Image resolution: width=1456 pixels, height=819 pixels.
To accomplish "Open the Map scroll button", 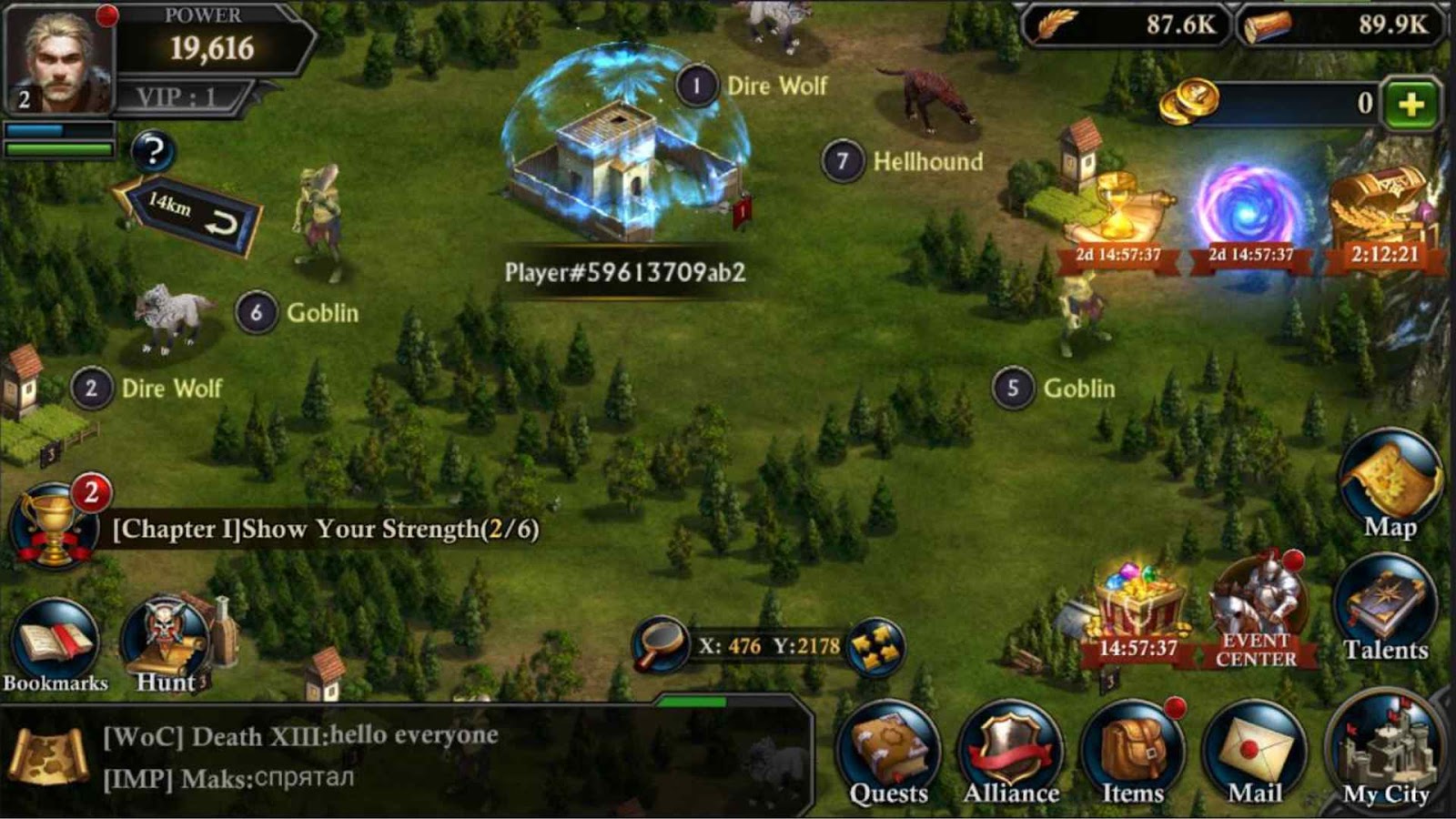I will click(1390, 487).
